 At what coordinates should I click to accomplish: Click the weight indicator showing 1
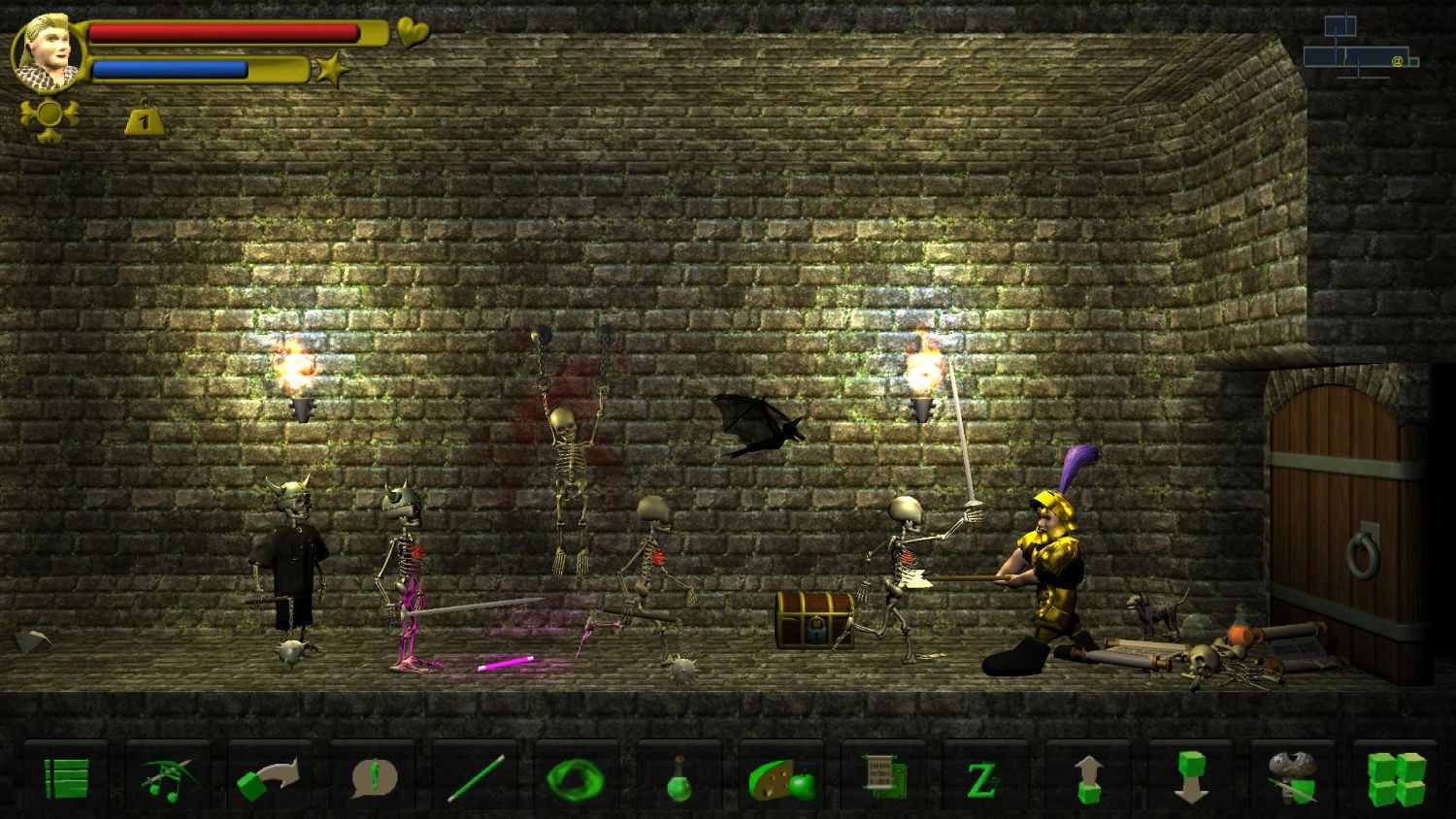point(144,117)
